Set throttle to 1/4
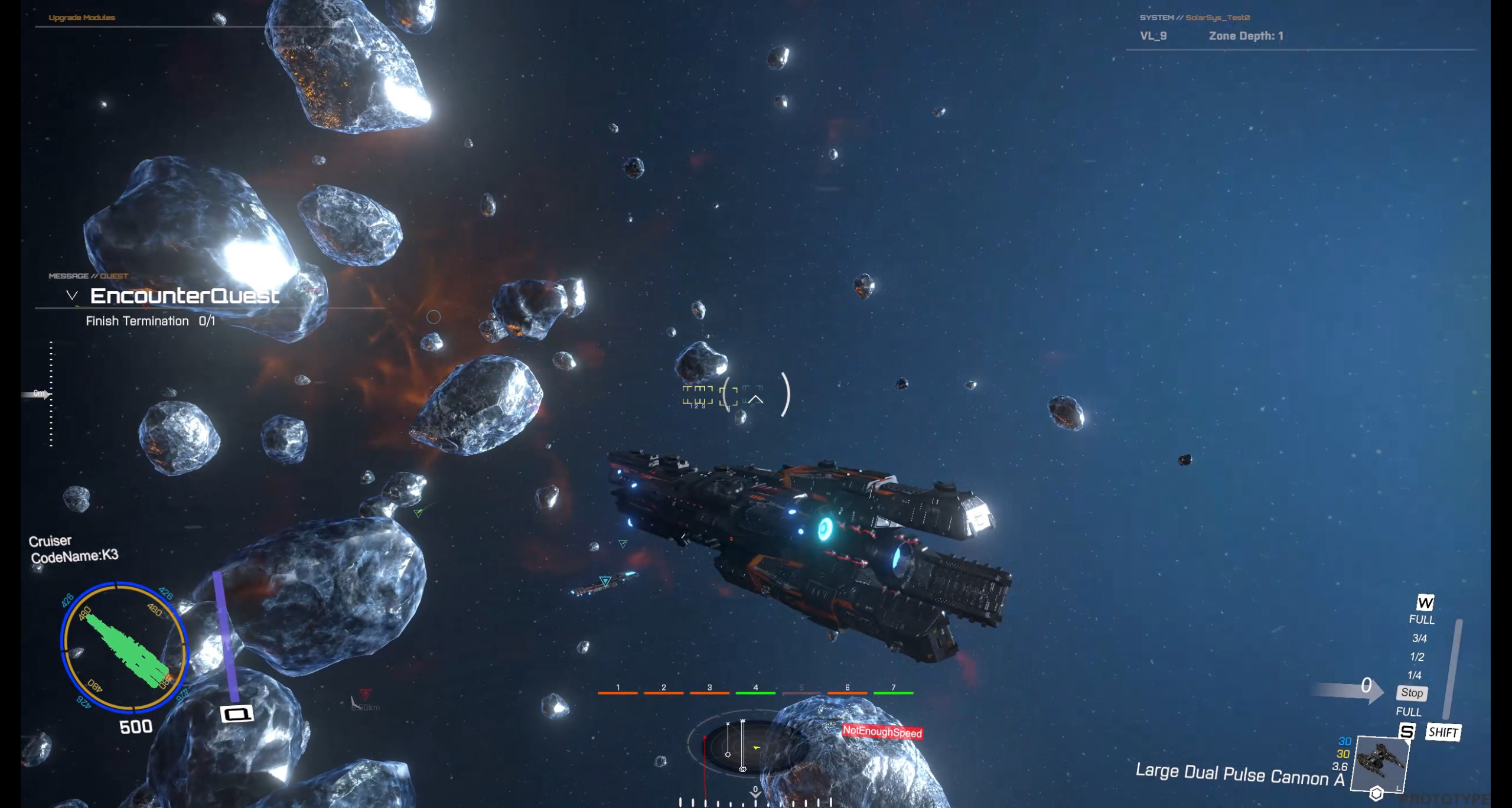 1415,675
